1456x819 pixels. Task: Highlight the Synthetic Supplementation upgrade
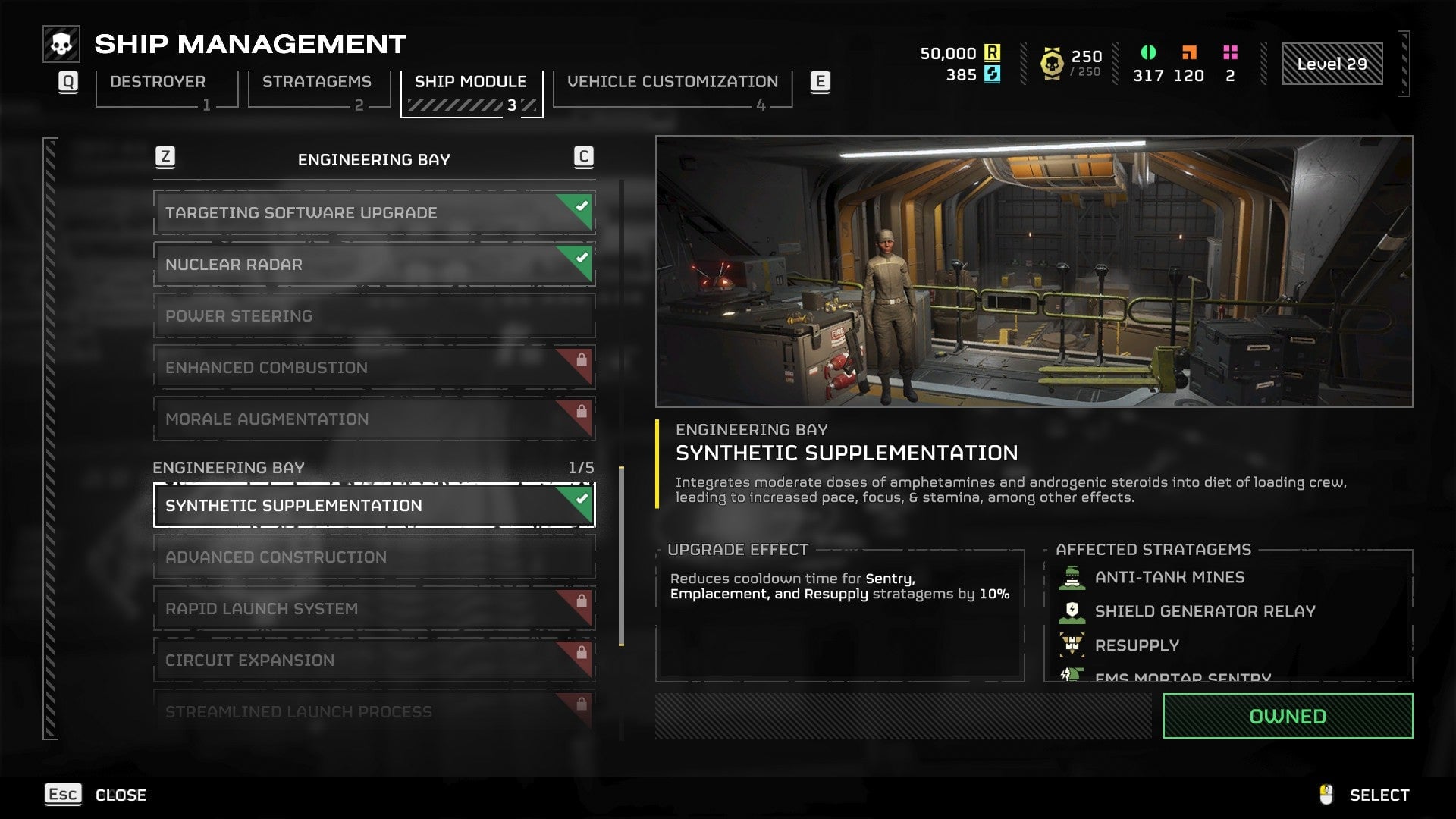click(x=374, y=506)
